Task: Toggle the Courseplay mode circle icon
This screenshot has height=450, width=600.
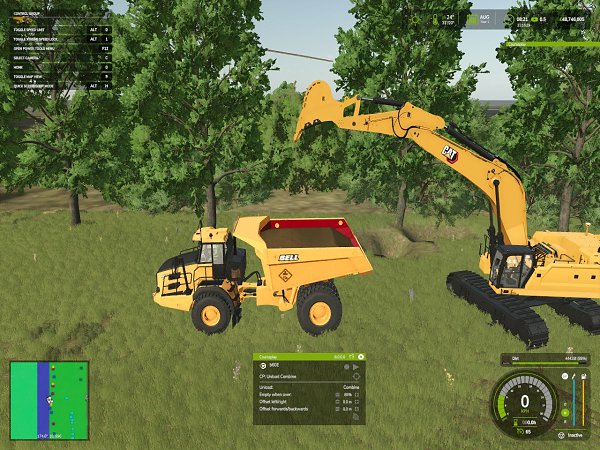Action: [x=262, y=367]
